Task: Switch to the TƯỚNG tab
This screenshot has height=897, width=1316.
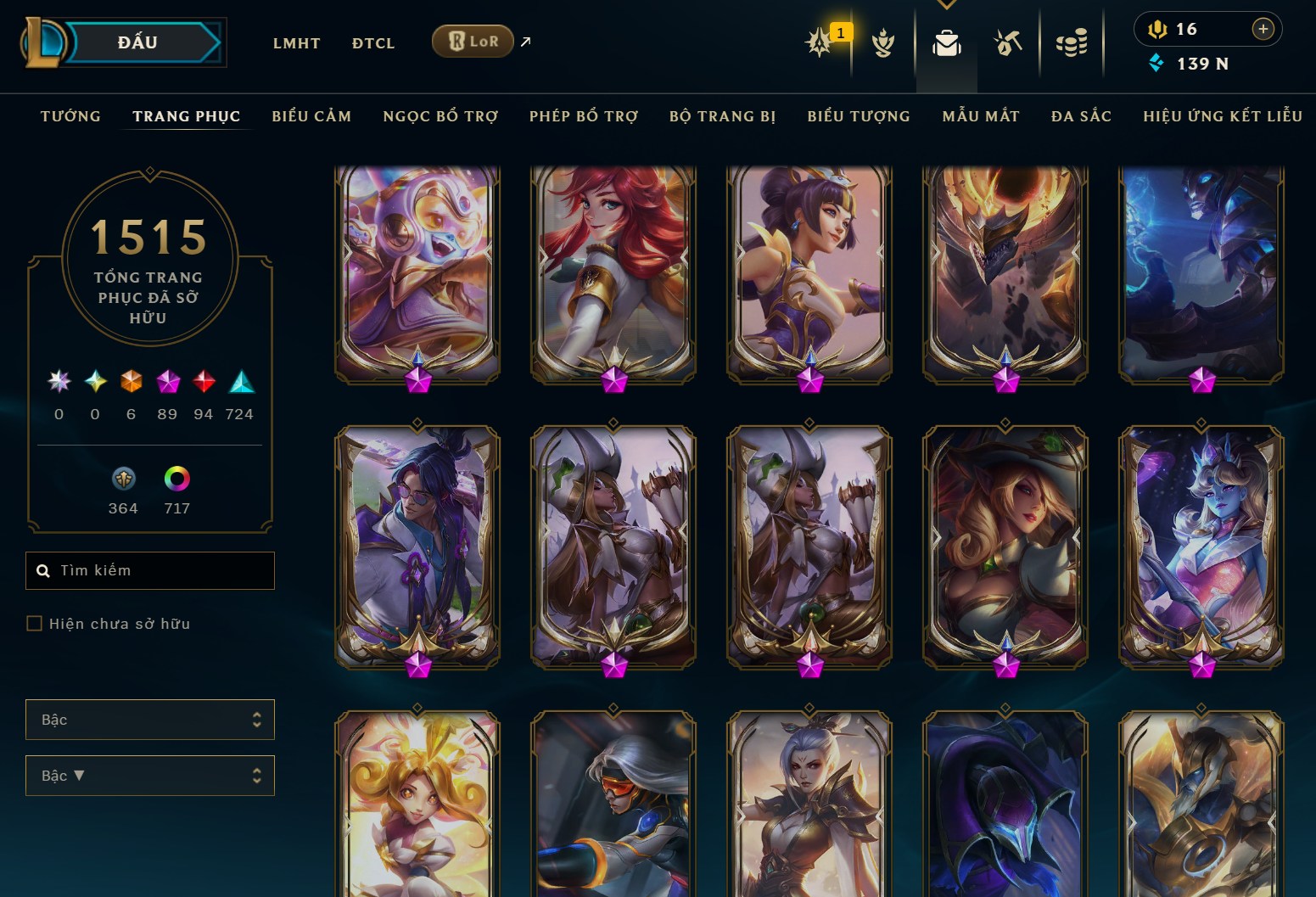Action: (70, 116)
